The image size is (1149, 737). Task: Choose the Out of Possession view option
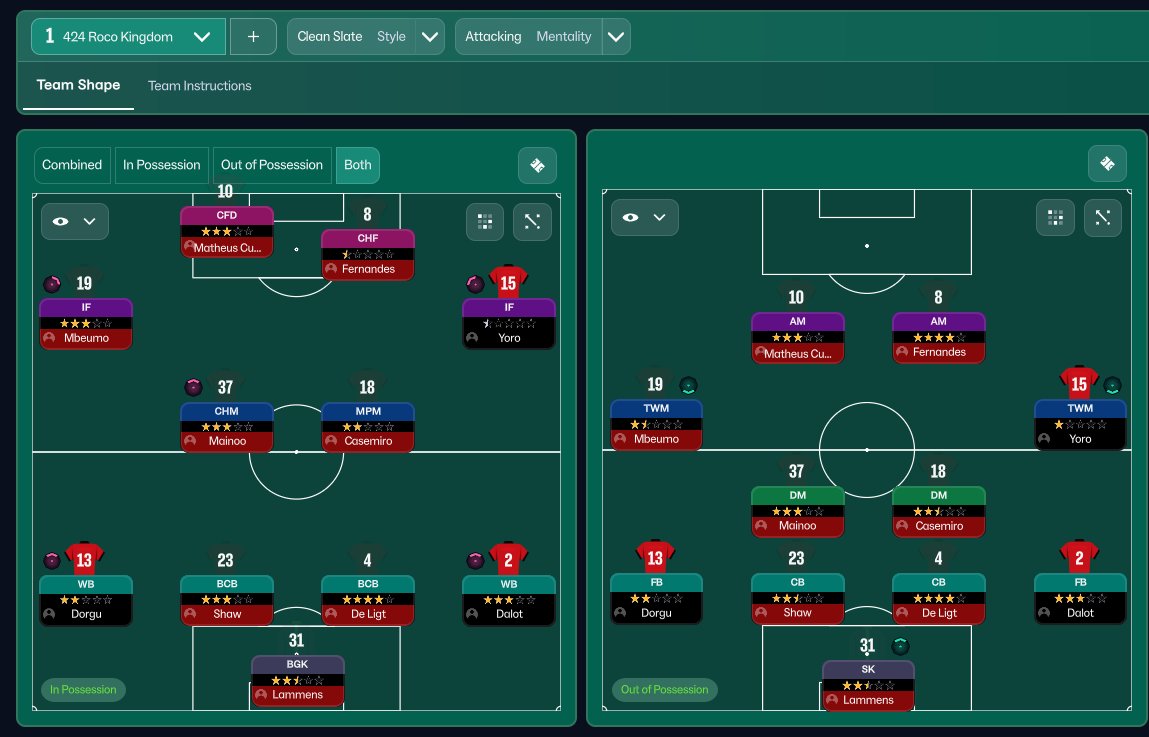tap(272, 165)
